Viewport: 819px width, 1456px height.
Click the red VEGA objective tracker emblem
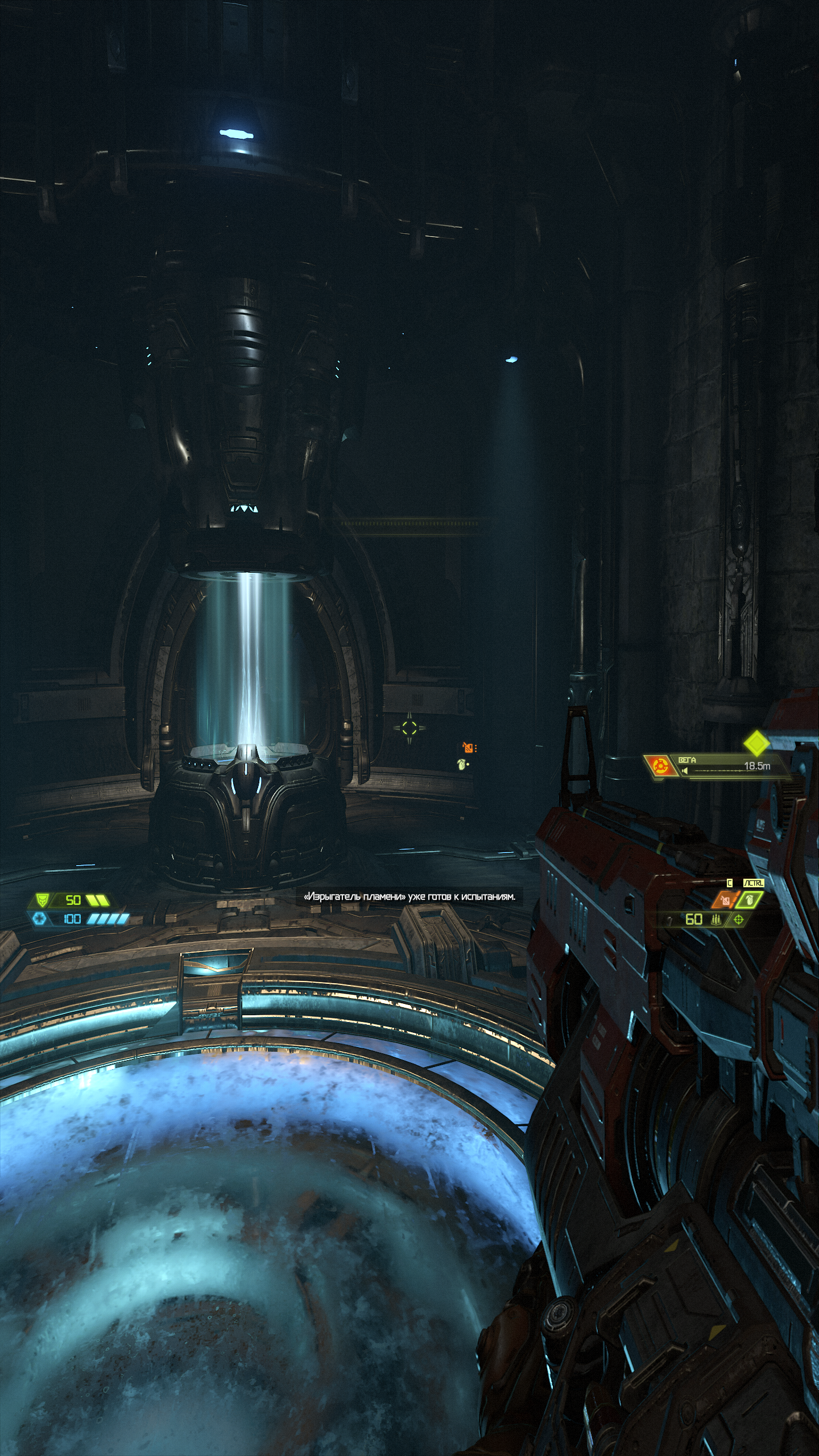pyautogui.click(x=660, y=766)
